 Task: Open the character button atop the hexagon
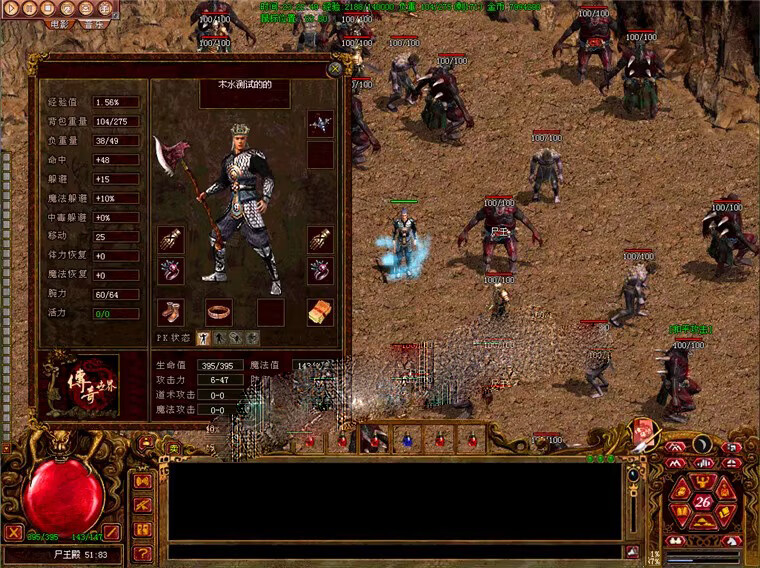pos(703,479)
